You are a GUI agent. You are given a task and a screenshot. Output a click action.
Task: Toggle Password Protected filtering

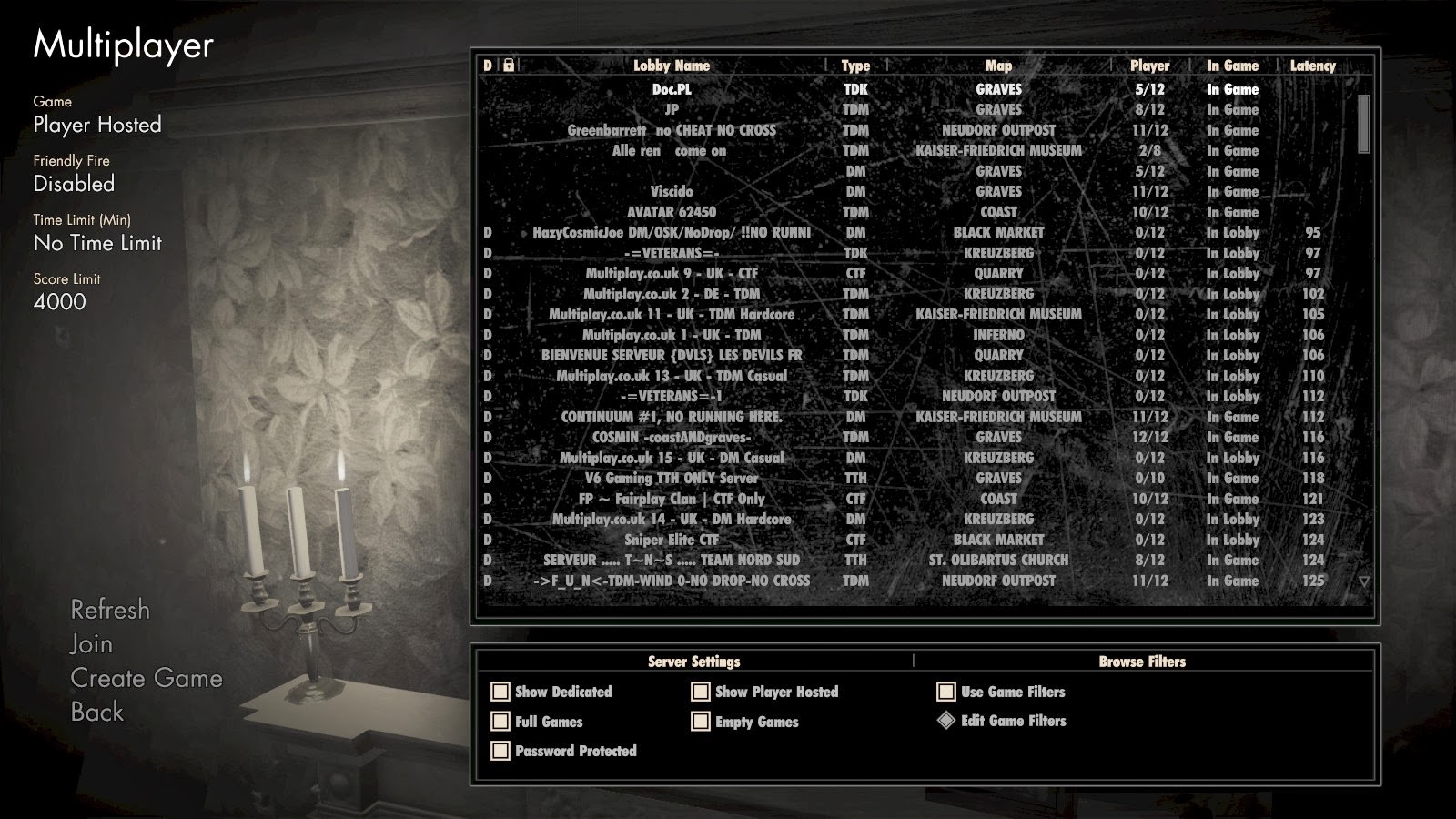pos(499,751)
